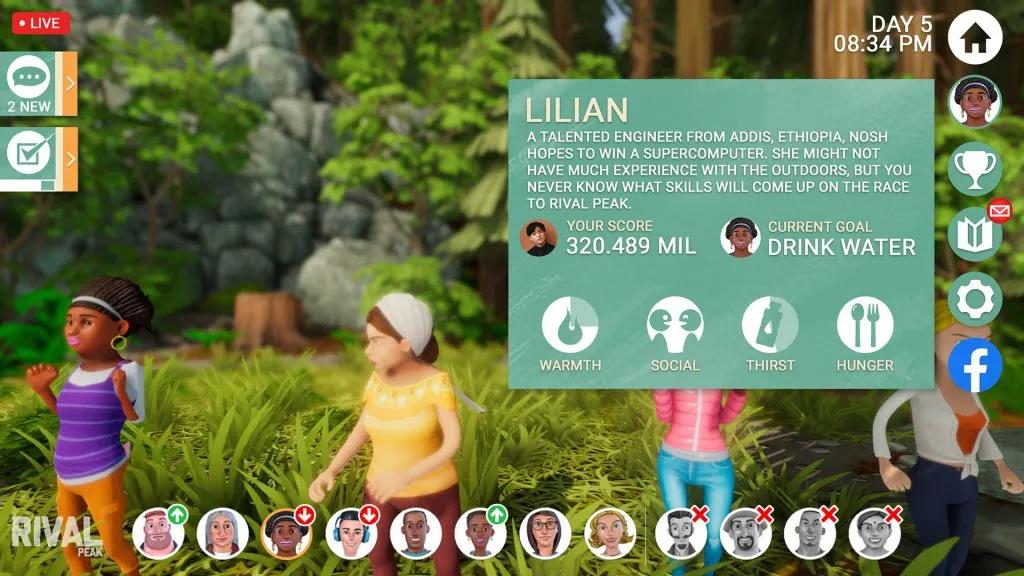Open the chat panel with 2 new messages
The height and width of the screenshot is (576, 1024).
[x=30, y=83]
